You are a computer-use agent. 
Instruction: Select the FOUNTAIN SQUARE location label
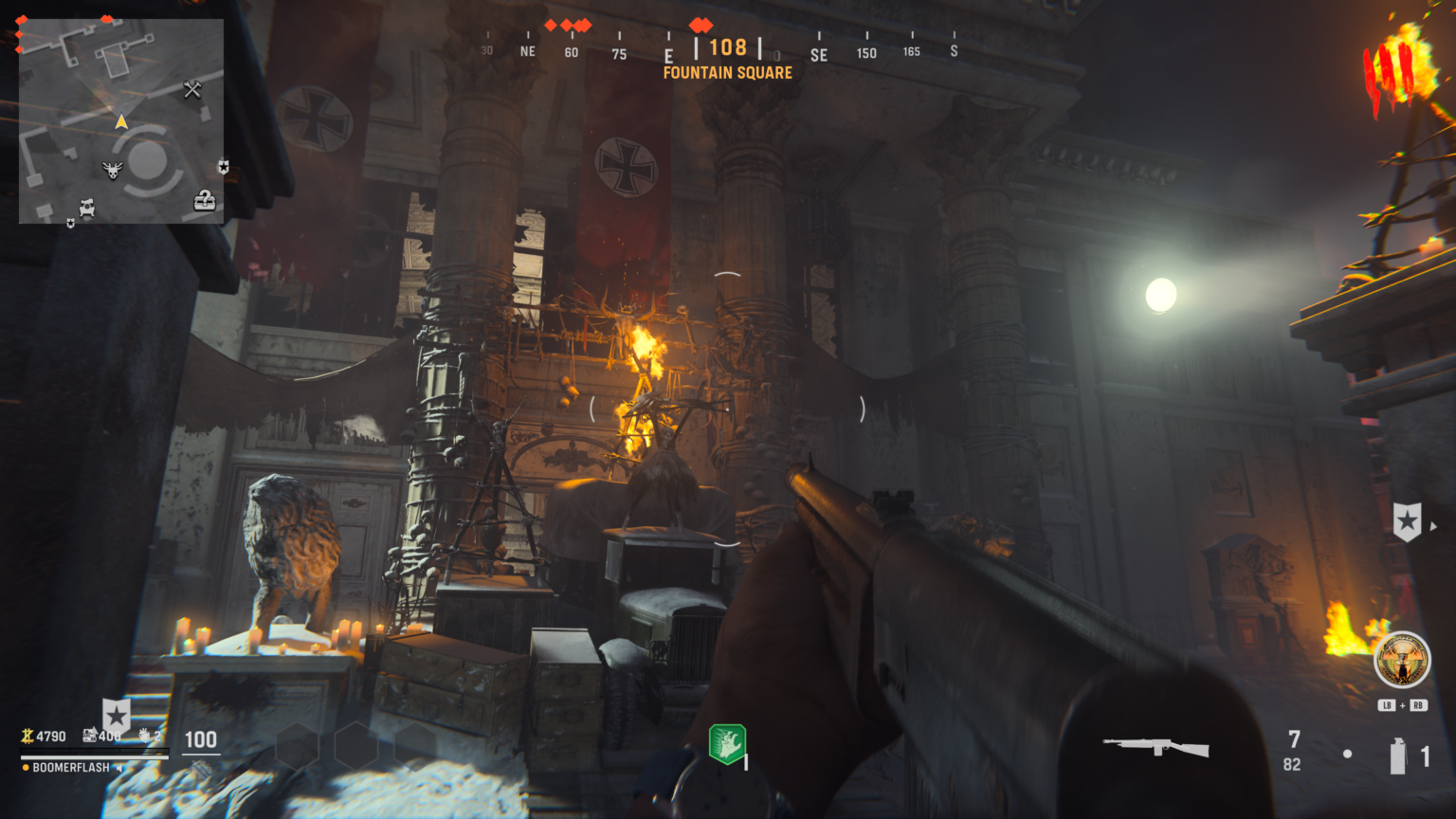pyautogui.click(x=727, y=72)
